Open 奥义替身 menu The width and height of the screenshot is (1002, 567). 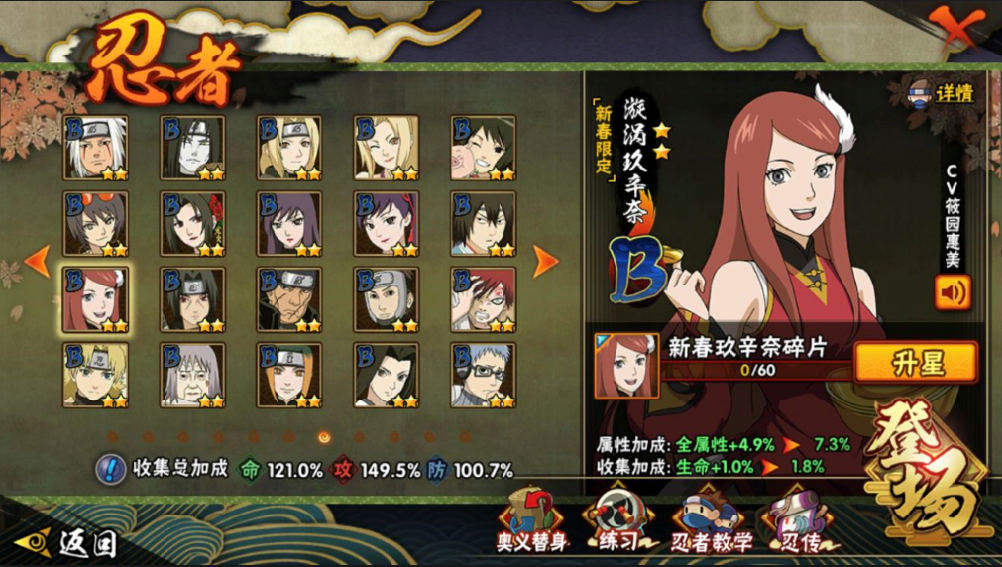click(x=532, y=519)
